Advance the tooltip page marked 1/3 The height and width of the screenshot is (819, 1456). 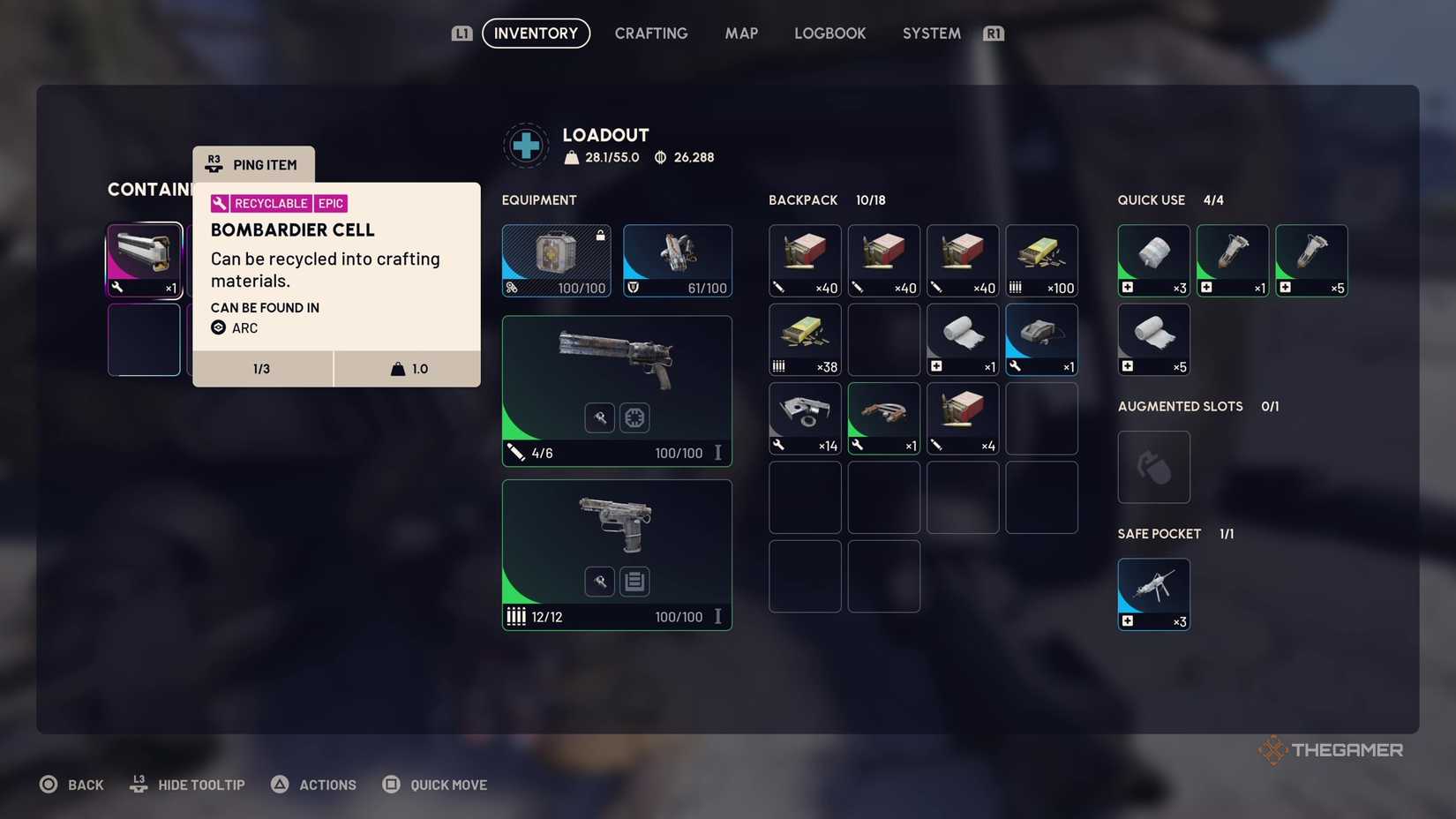(x=262, y=368)
